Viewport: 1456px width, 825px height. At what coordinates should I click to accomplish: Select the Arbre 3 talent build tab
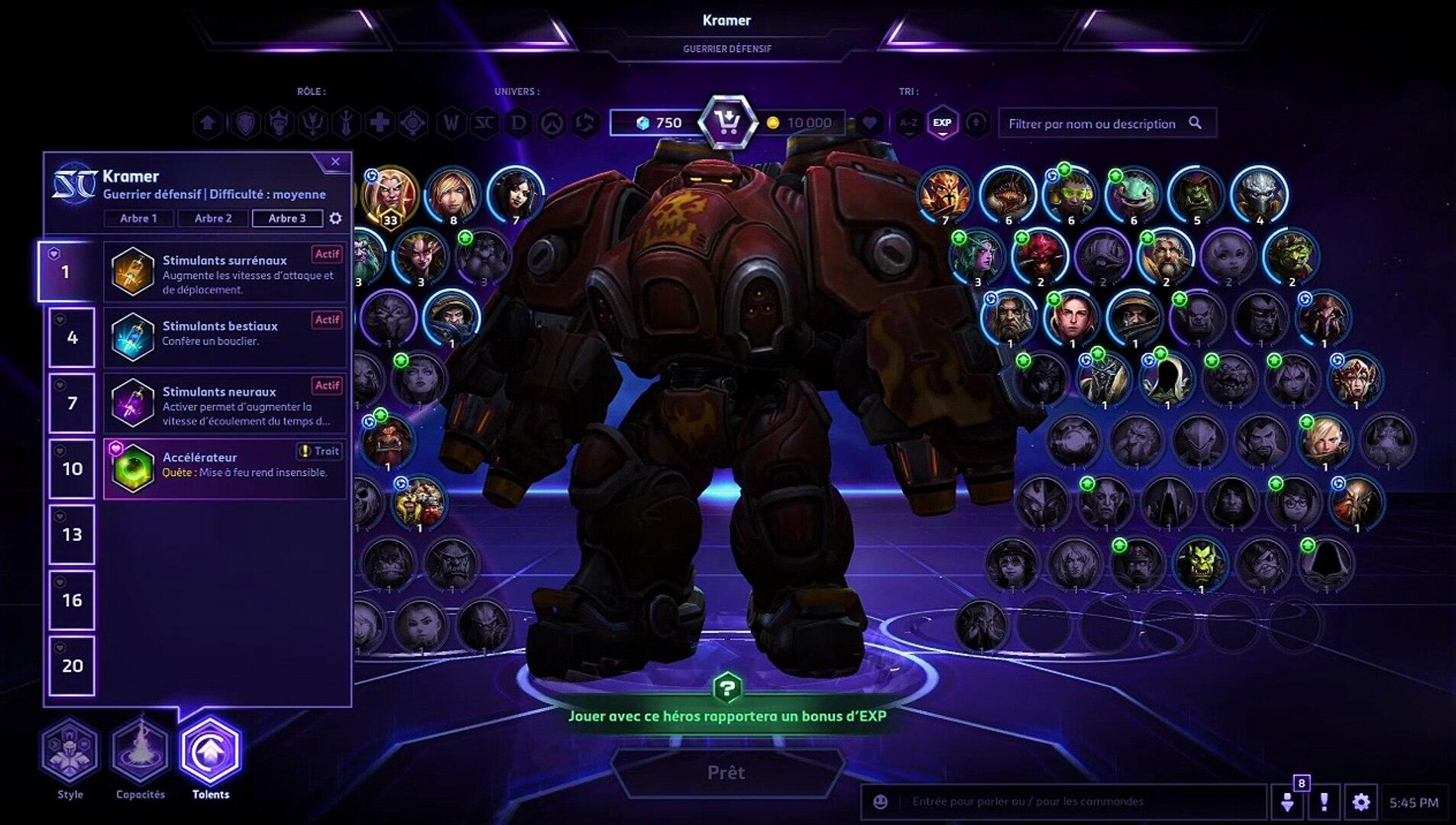tap(287, 218)
